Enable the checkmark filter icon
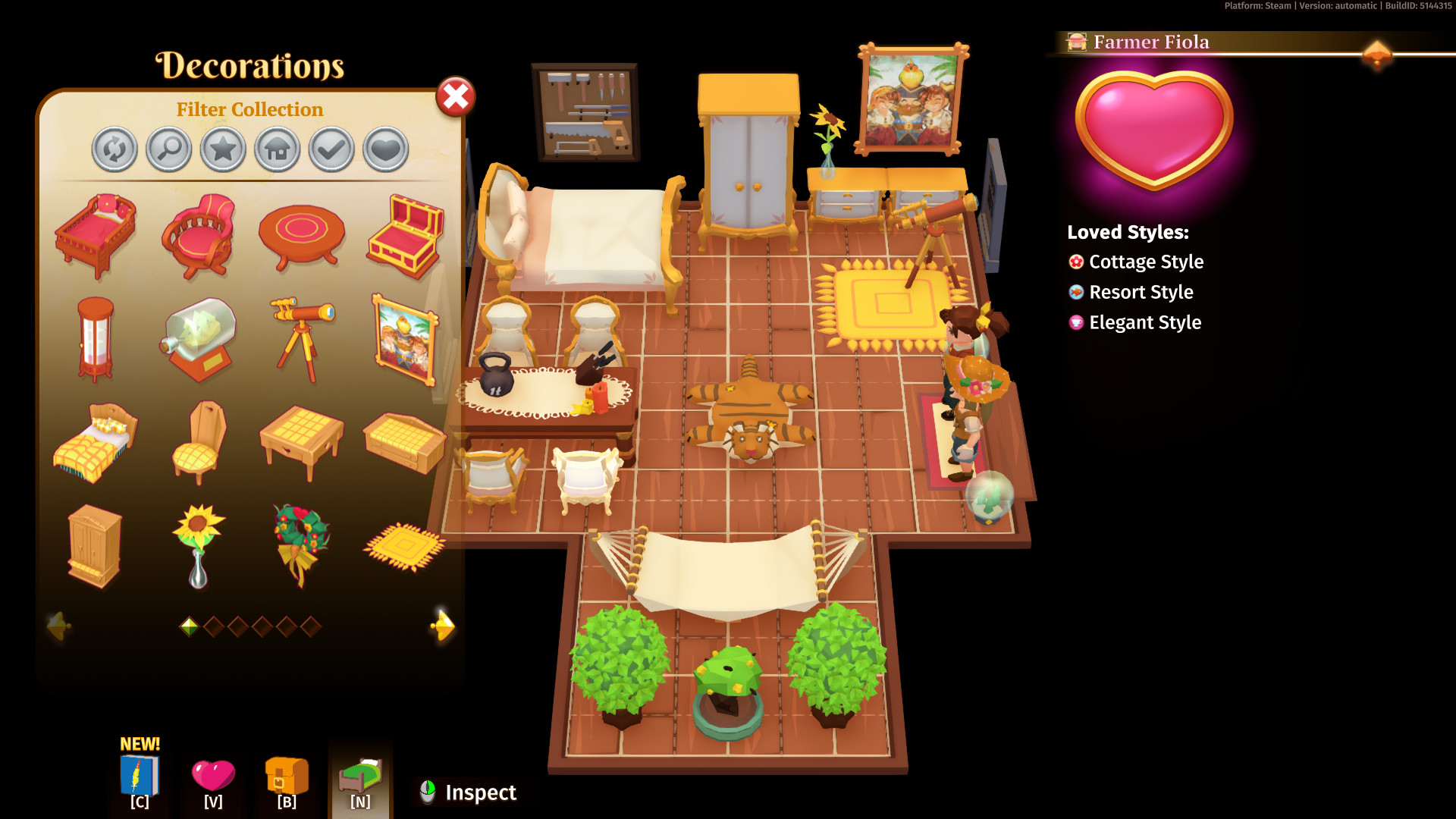The height and width of the screenshot is (819, 1456). click(330, 149)
